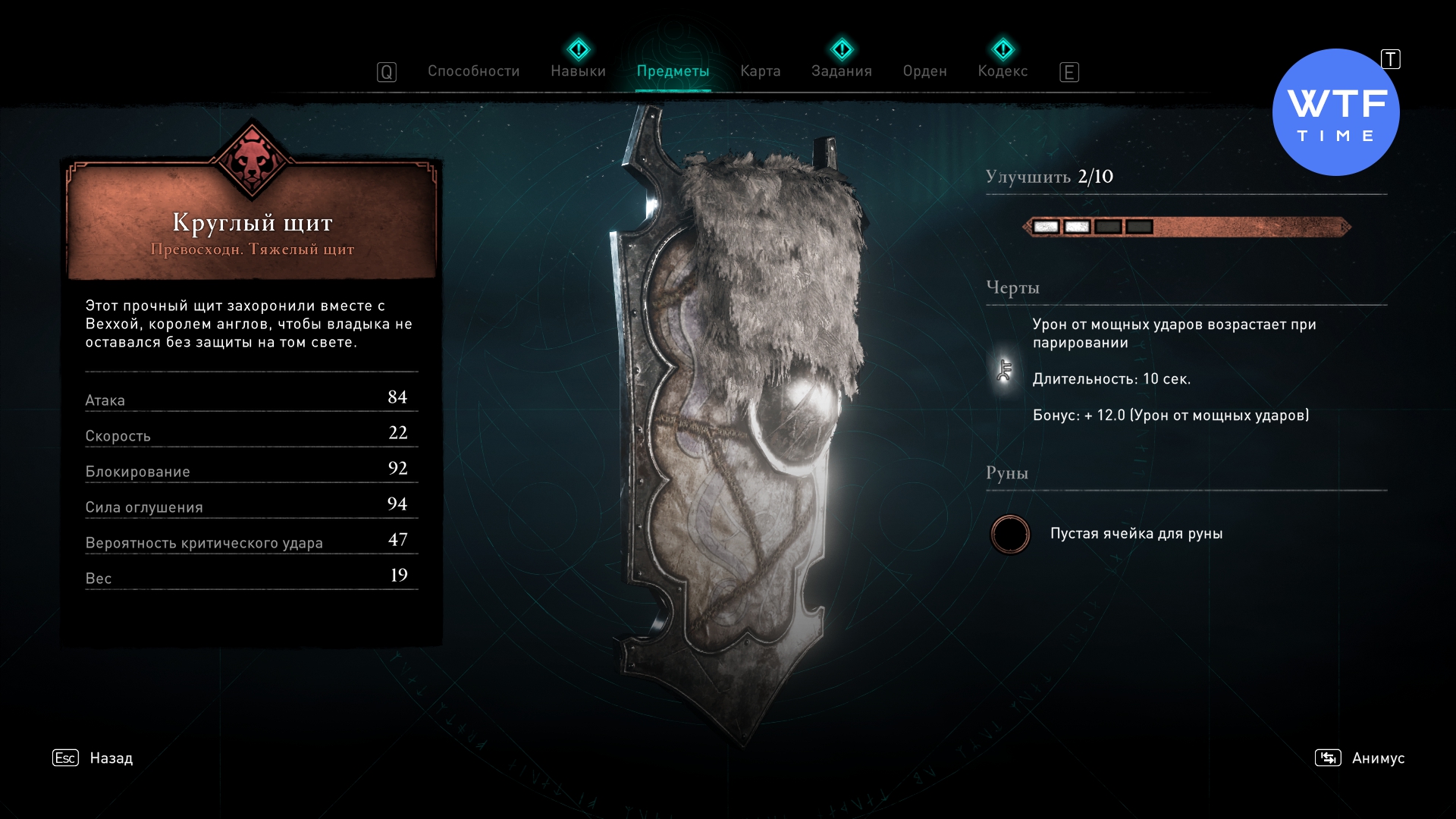1456x819 pixels.
Task: Open the Задания tab
Action: pos(841,71)
